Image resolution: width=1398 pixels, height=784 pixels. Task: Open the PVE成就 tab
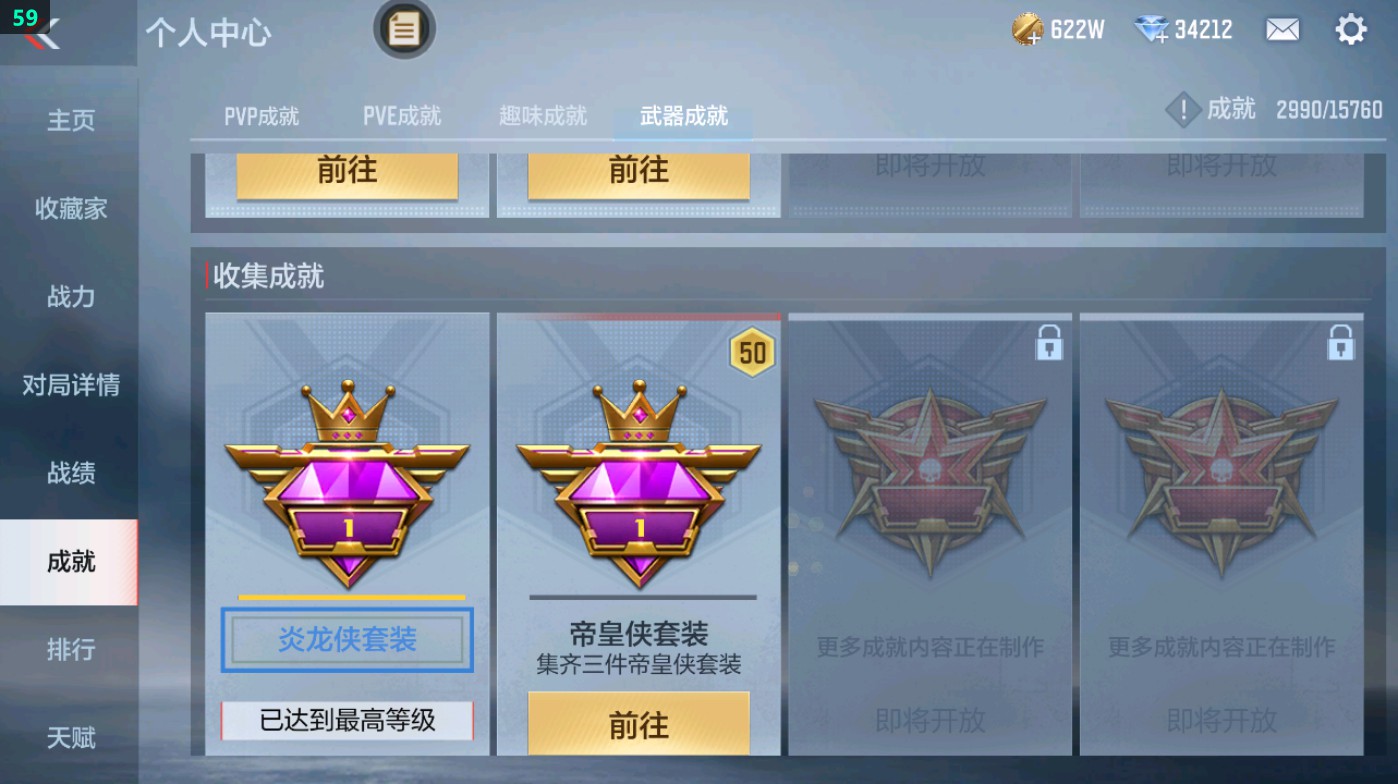(402, 115)
